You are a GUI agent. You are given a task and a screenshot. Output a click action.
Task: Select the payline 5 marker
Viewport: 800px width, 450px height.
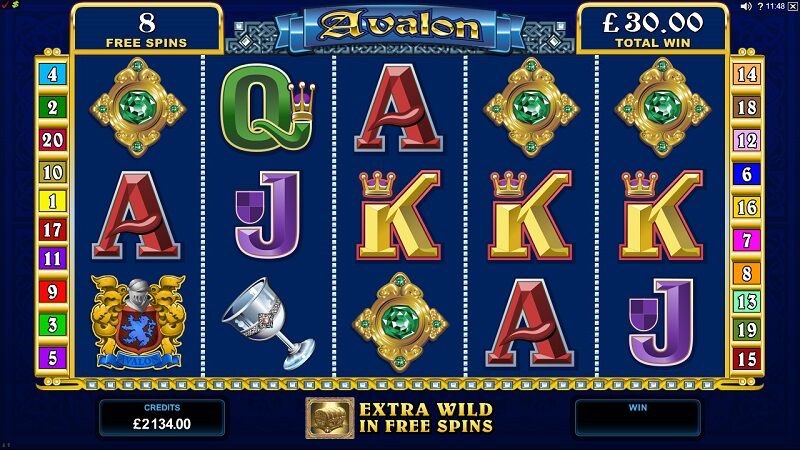[52, 357]
